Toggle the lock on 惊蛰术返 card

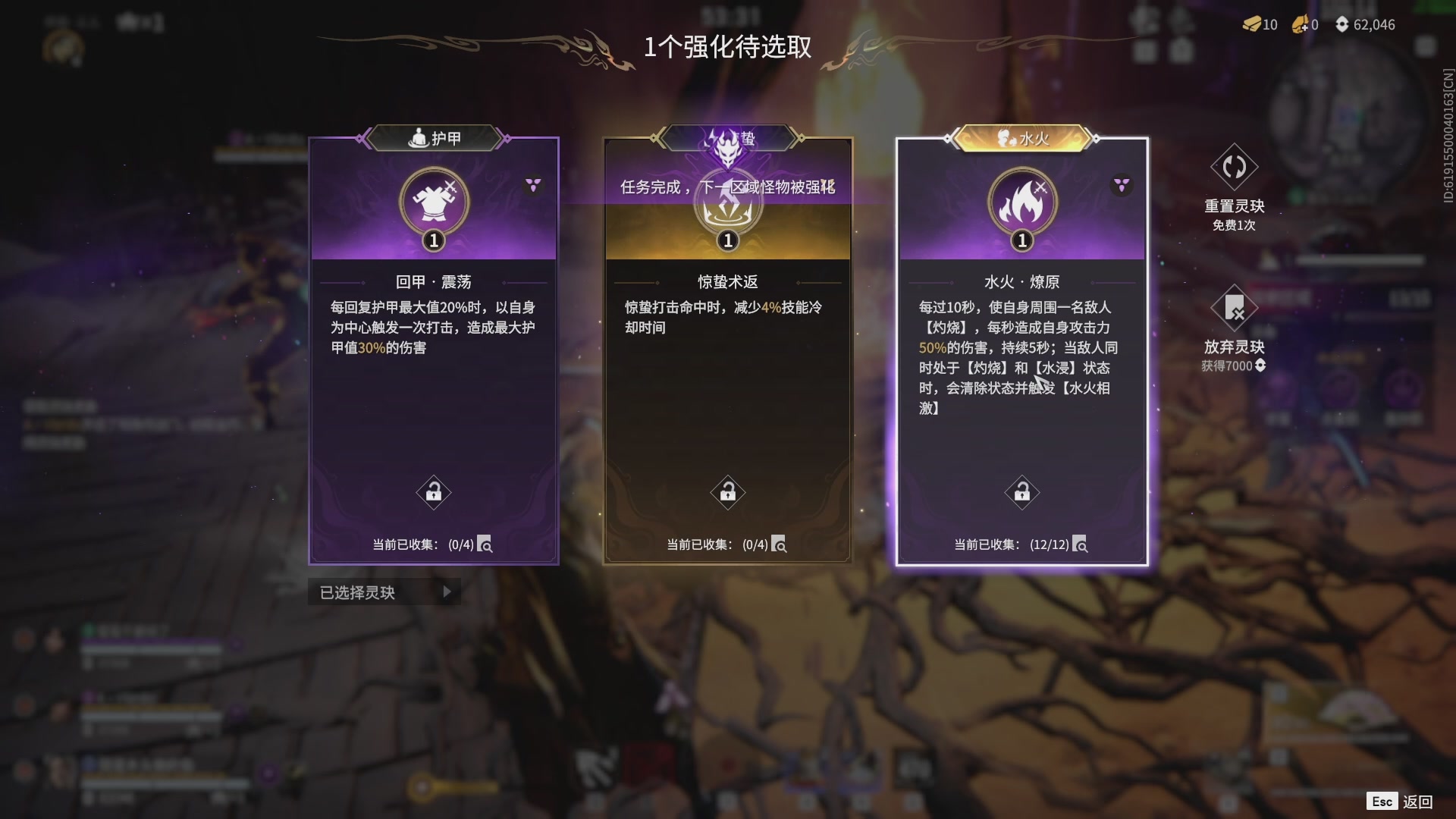pos(726,491)
